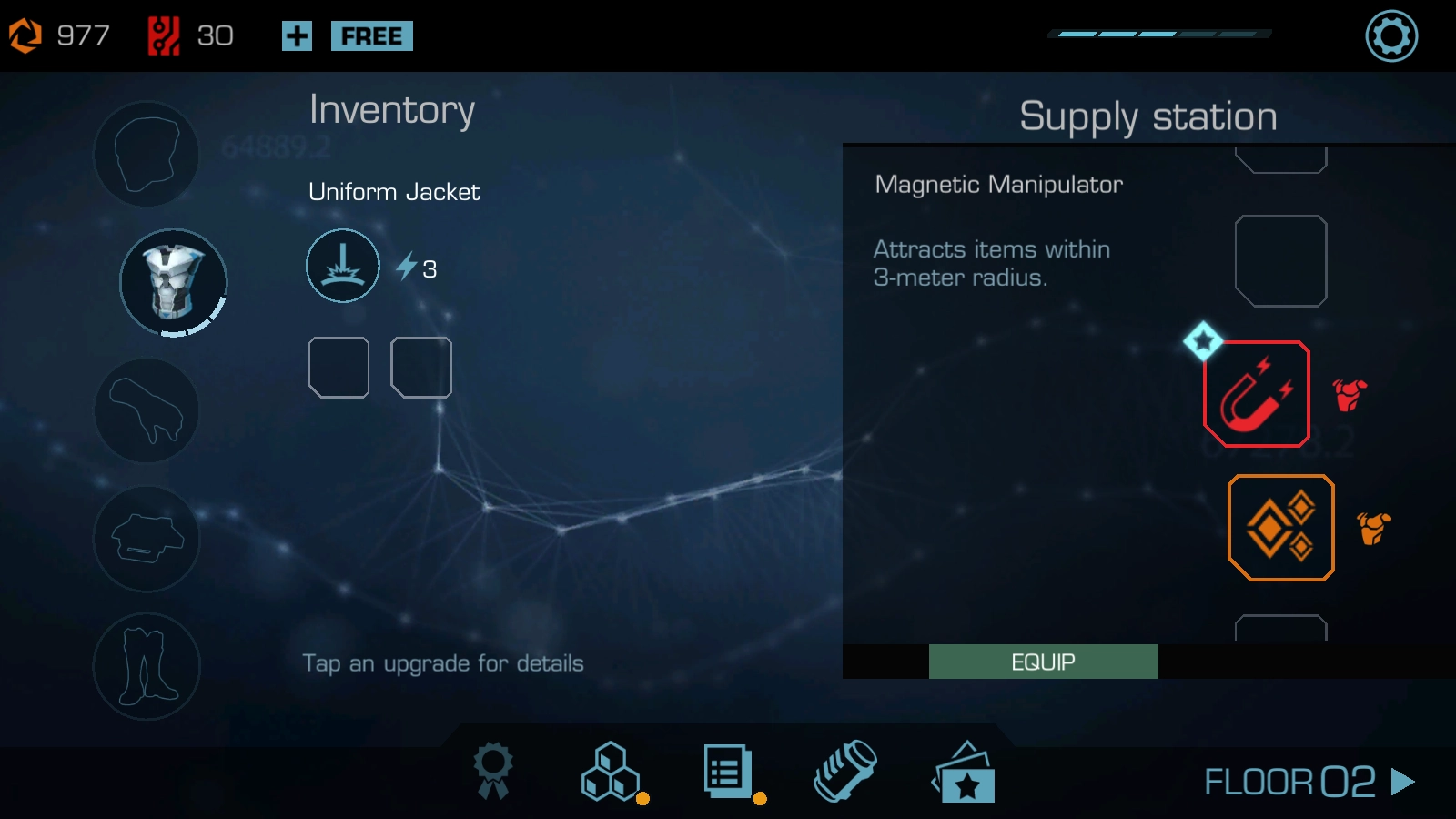1456x819 pixels.
Task: Select the boots equipment slot
Action: [x=147, y=666]
